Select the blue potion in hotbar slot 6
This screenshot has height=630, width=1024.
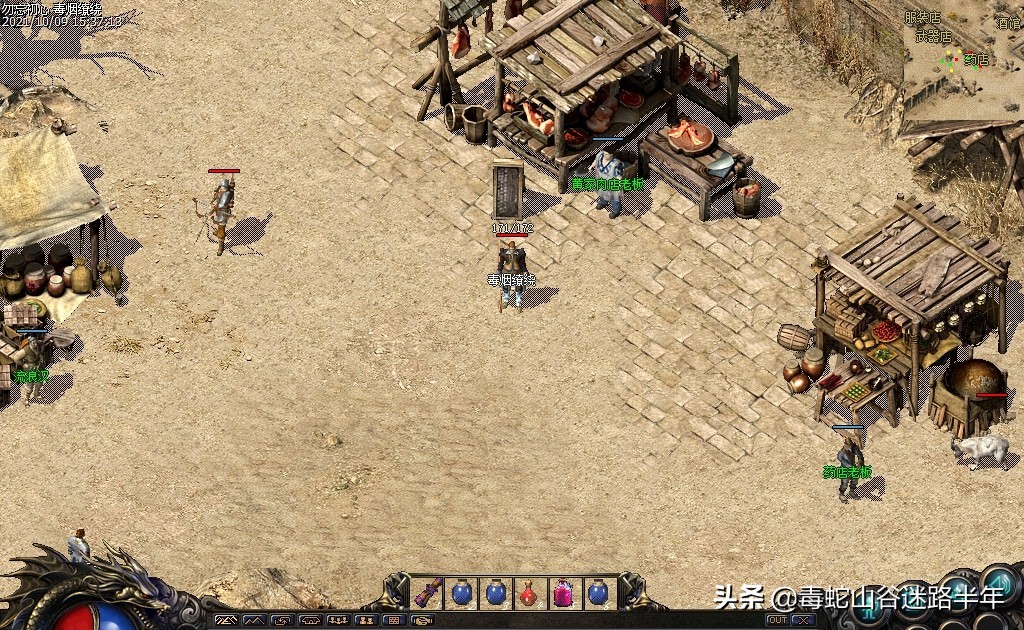click(x=598, y=592)
